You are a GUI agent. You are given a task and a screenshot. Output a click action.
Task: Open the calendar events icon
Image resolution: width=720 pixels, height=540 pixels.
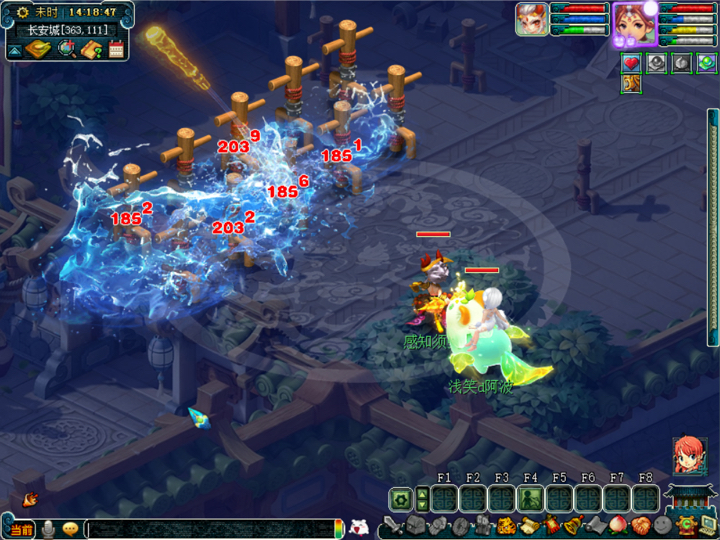(x=116, y=49)
